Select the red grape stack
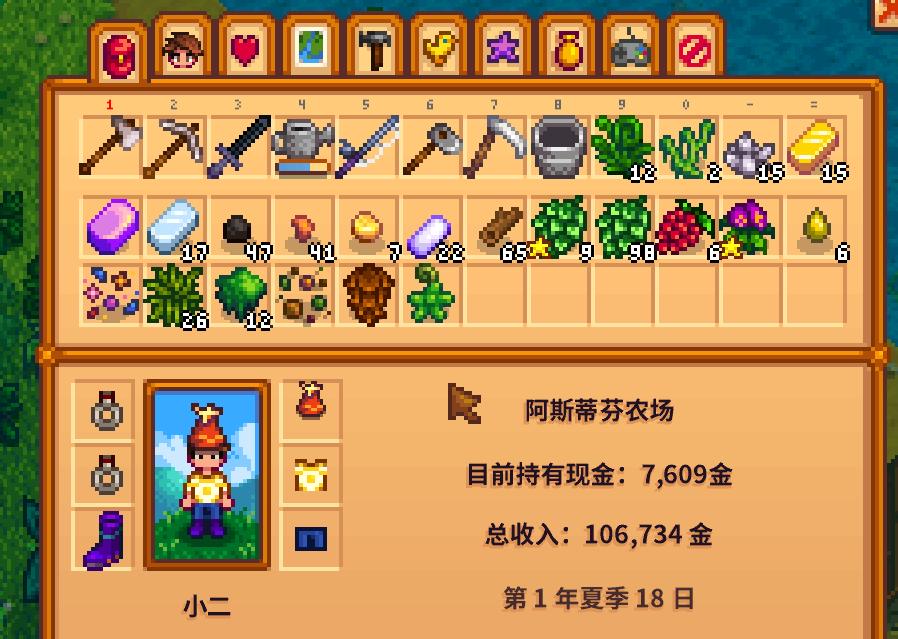 coord(686,228)
